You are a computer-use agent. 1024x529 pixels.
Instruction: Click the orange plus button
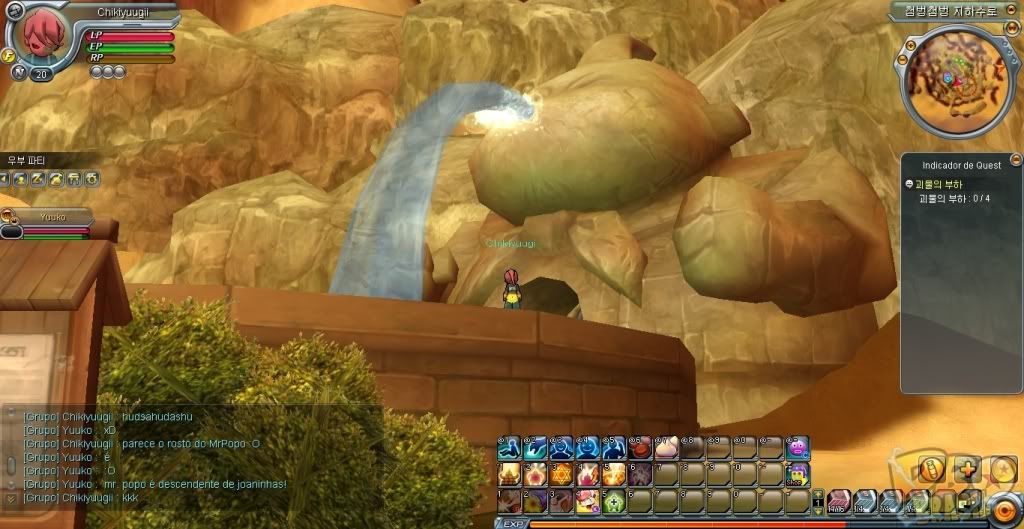pyautogui.click(x=966, y=468)
